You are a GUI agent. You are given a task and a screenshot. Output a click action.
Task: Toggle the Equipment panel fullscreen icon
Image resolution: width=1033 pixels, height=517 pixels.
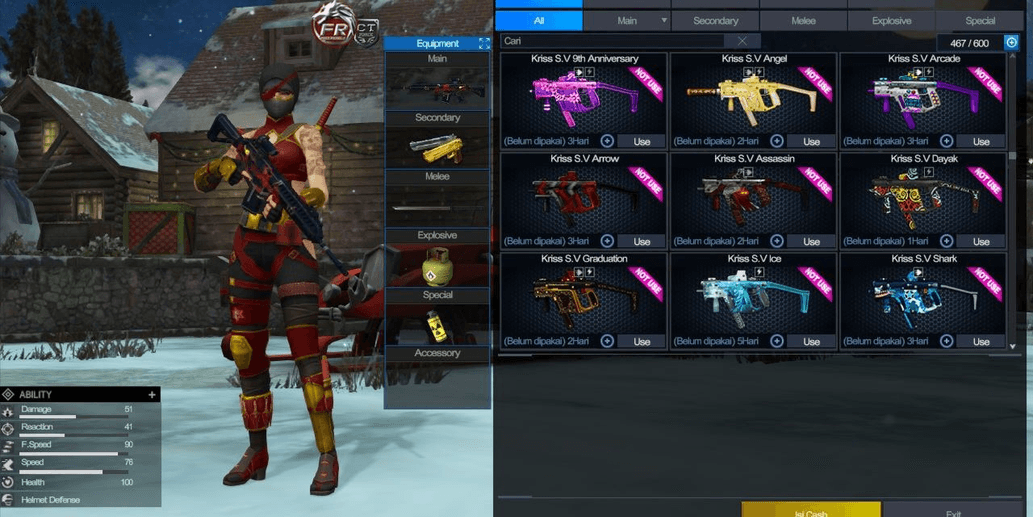[484, 44]
